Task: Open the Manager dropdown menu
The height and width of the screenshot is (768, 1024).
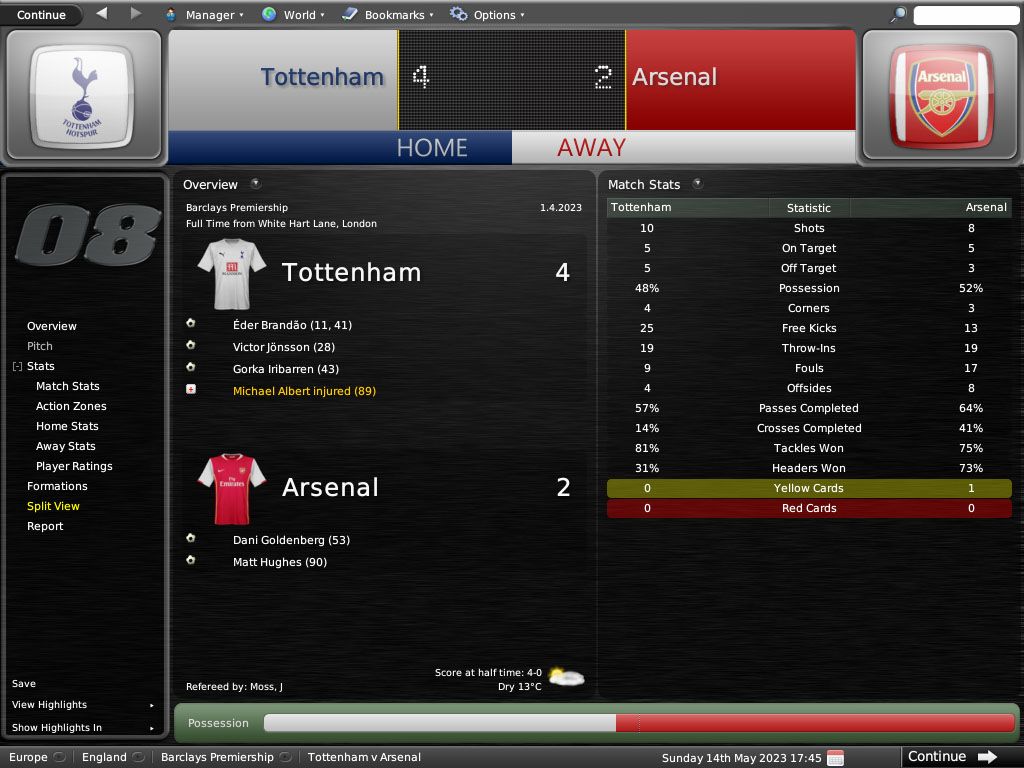Action: pyautogui.click(x=208, y=15)
